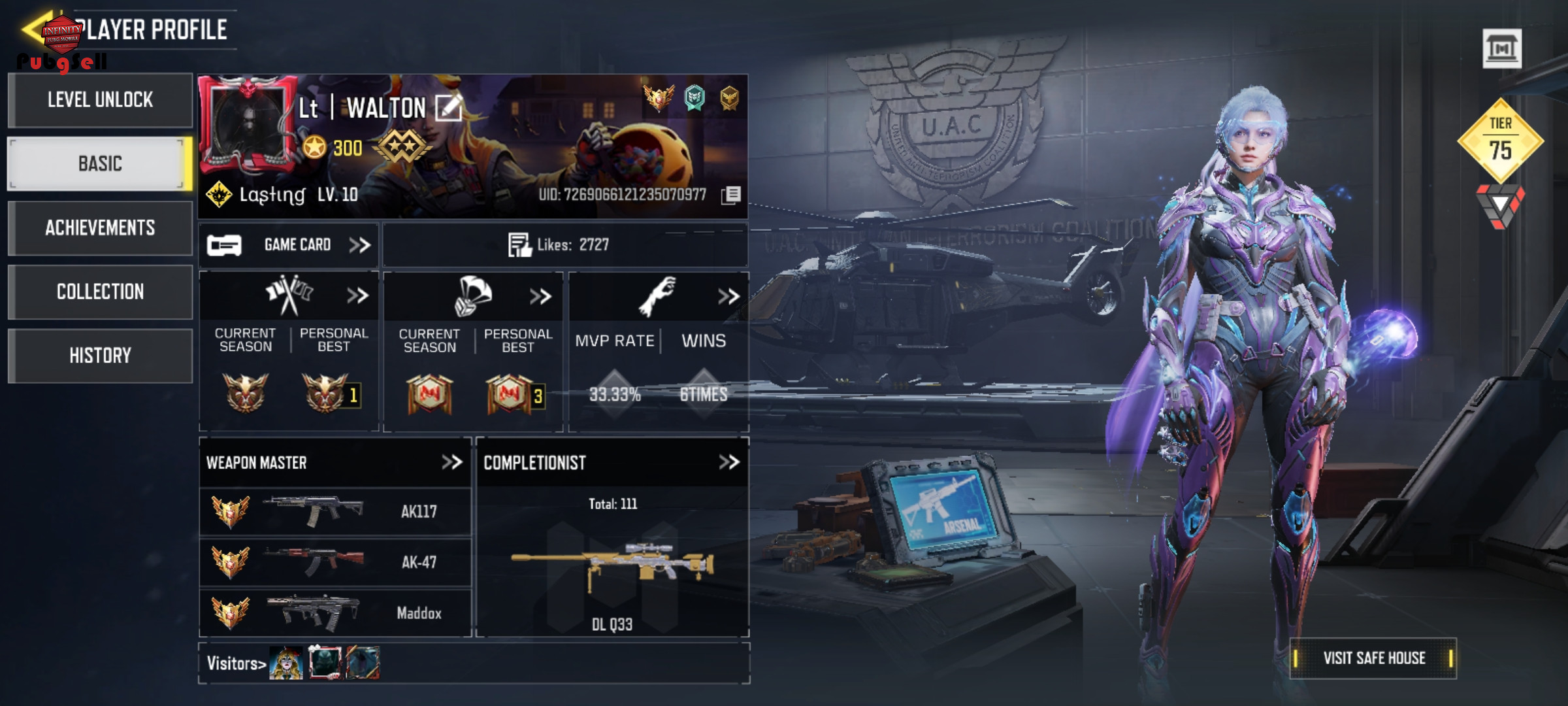Open the Tier 75 badge
This screenshot has height=706, width=1568.
click(x=1500, y=140)
